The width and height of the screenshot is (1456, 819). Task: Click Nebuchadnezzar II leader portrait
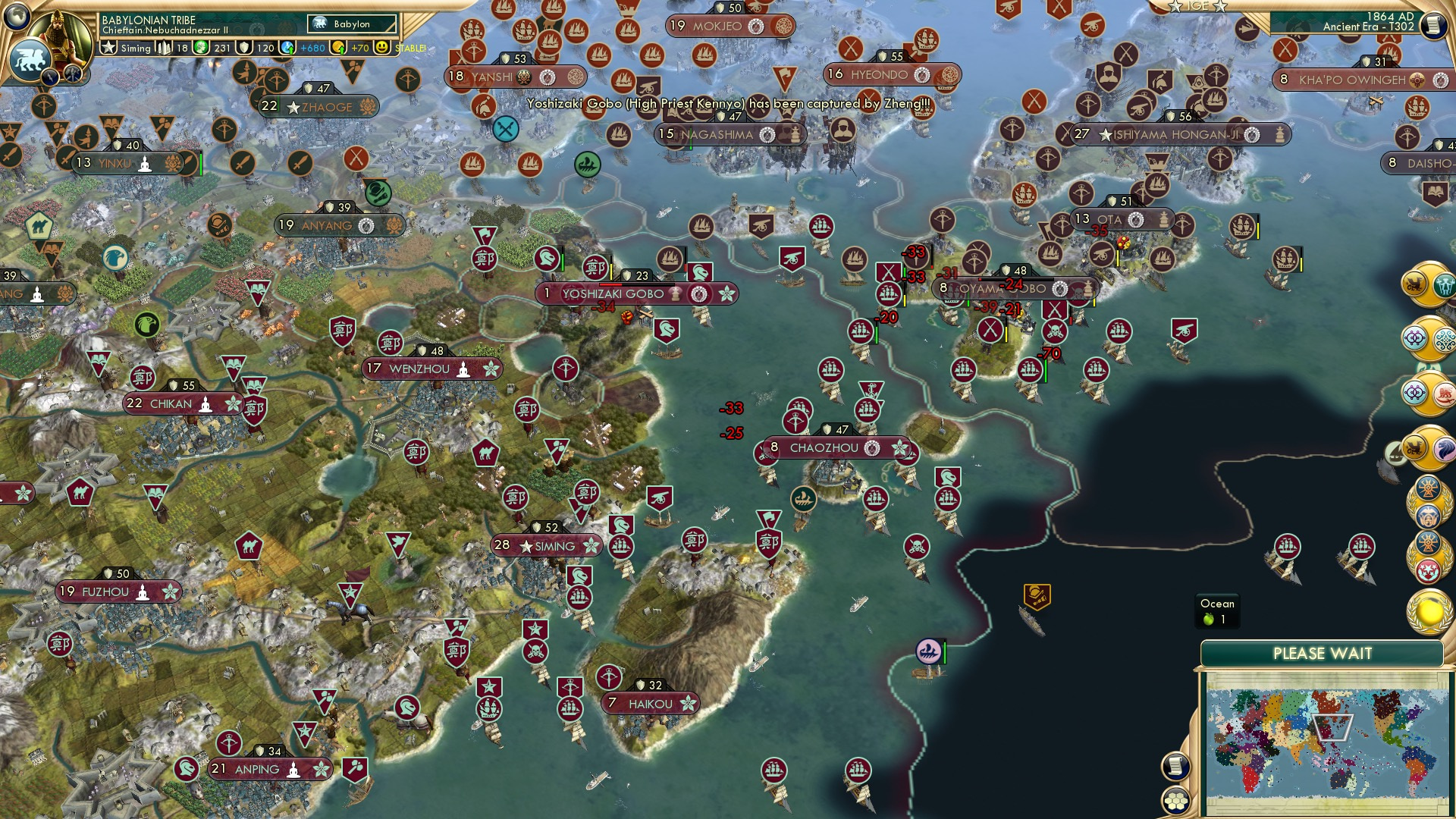(61, 33)
